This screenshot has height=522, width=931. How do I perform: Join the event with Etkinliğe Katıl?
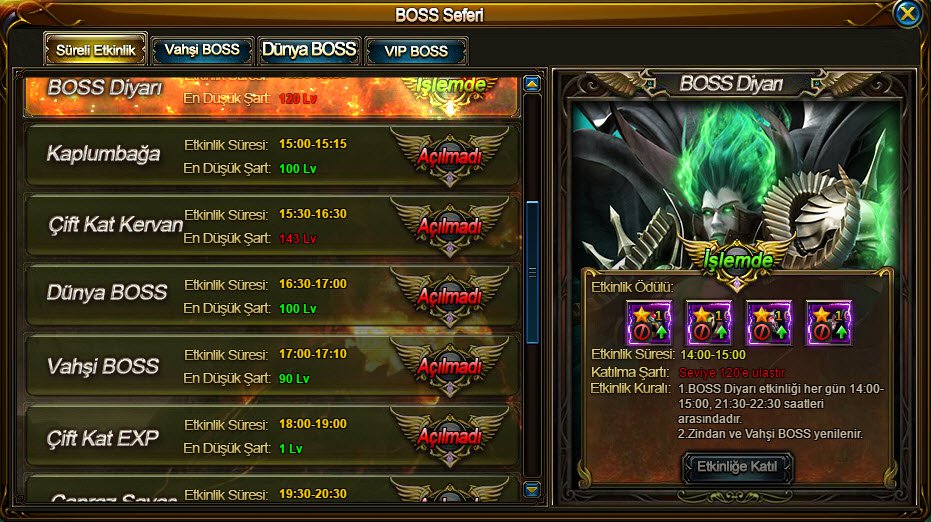coord(737,467)
